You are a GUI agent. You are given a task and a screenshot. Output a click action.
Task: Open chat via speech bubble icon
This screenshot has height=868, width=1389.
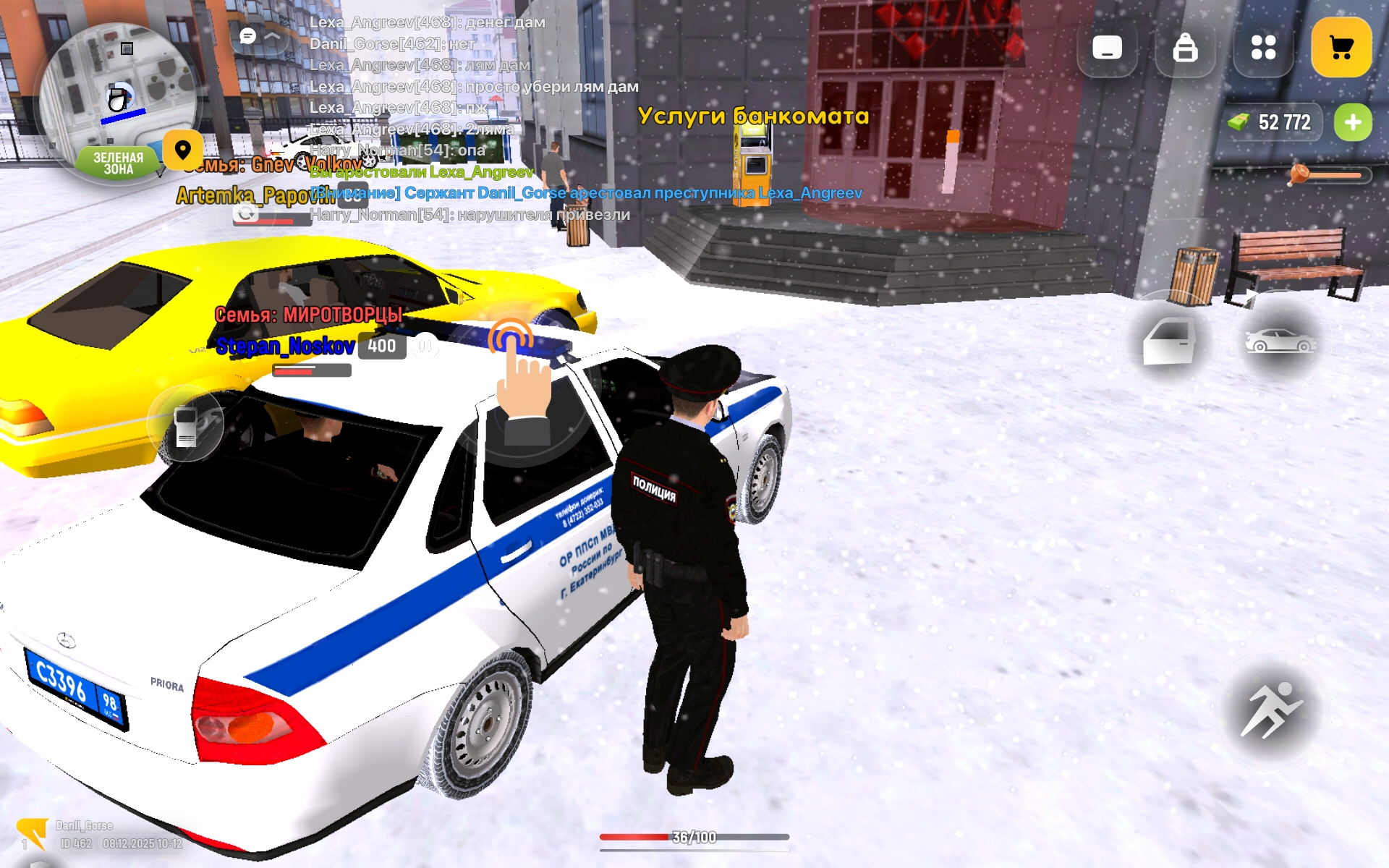point(247,35)
